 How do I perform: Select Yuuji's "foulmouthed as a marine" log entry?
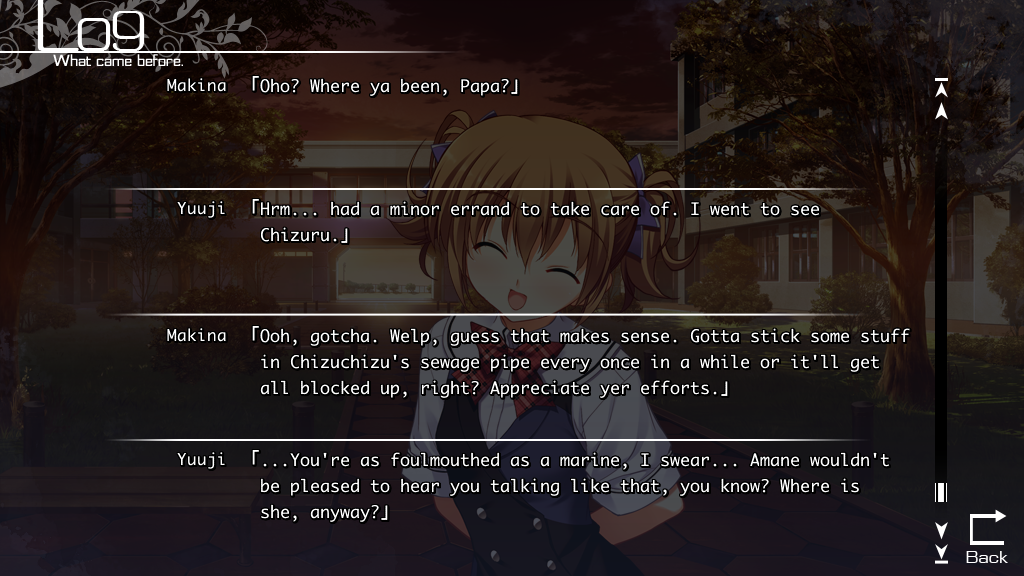pos(568,486)
